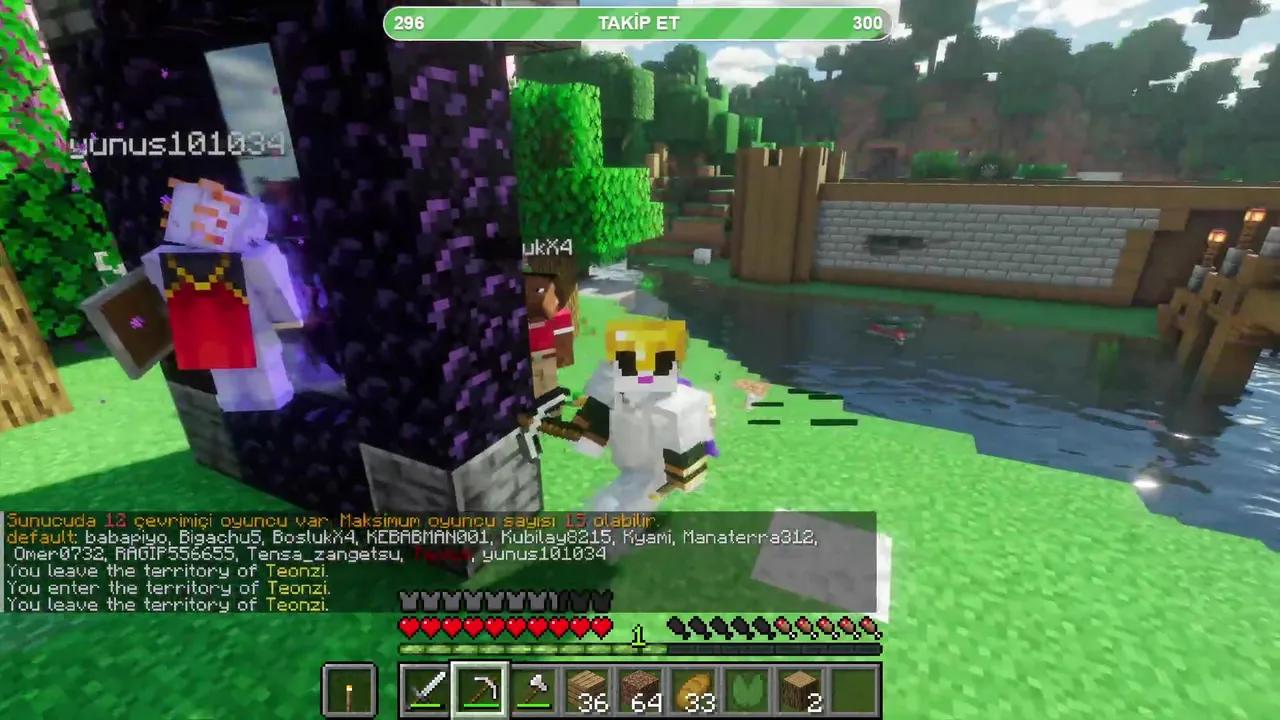This screenshot has width=1280, height=720.
Task: Click the TAKIP ET boss bar title
Action: pyautogui.click(x=638, y=23)
